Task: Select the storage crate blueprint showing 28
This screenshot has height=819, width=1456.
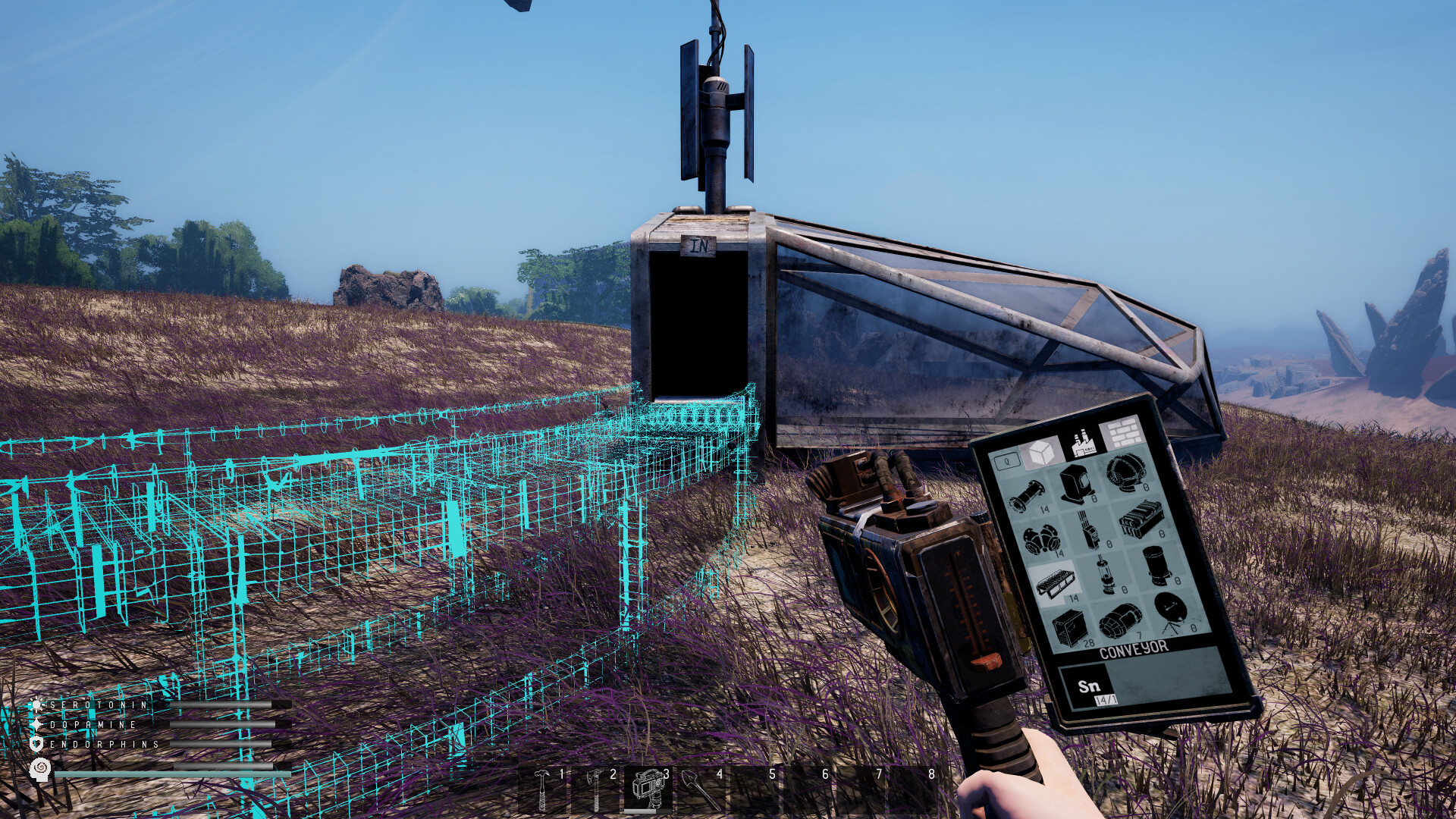Action: (x=1070, y=625)
